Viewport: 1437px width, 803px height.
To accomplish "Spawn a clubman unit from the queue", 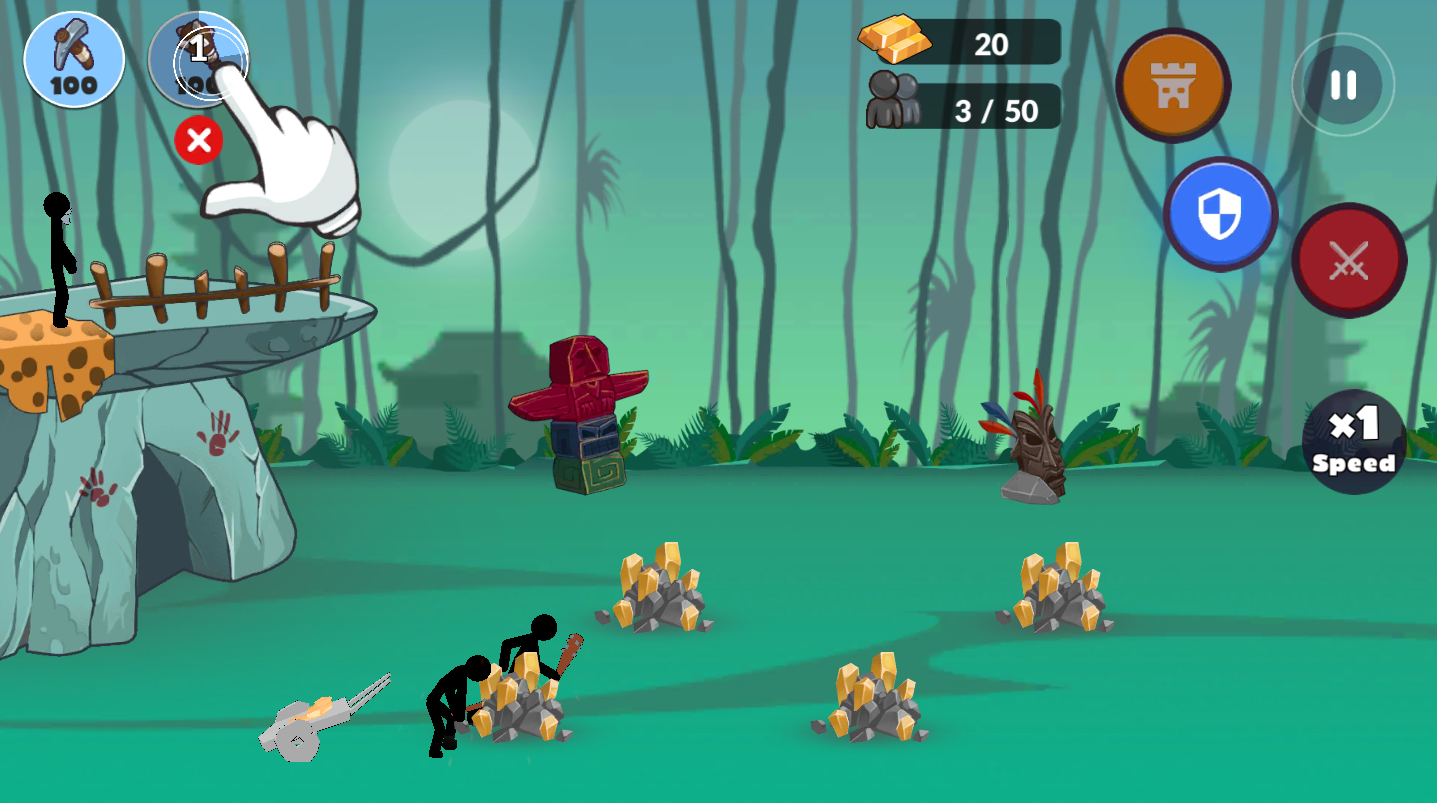I will 198,59.
